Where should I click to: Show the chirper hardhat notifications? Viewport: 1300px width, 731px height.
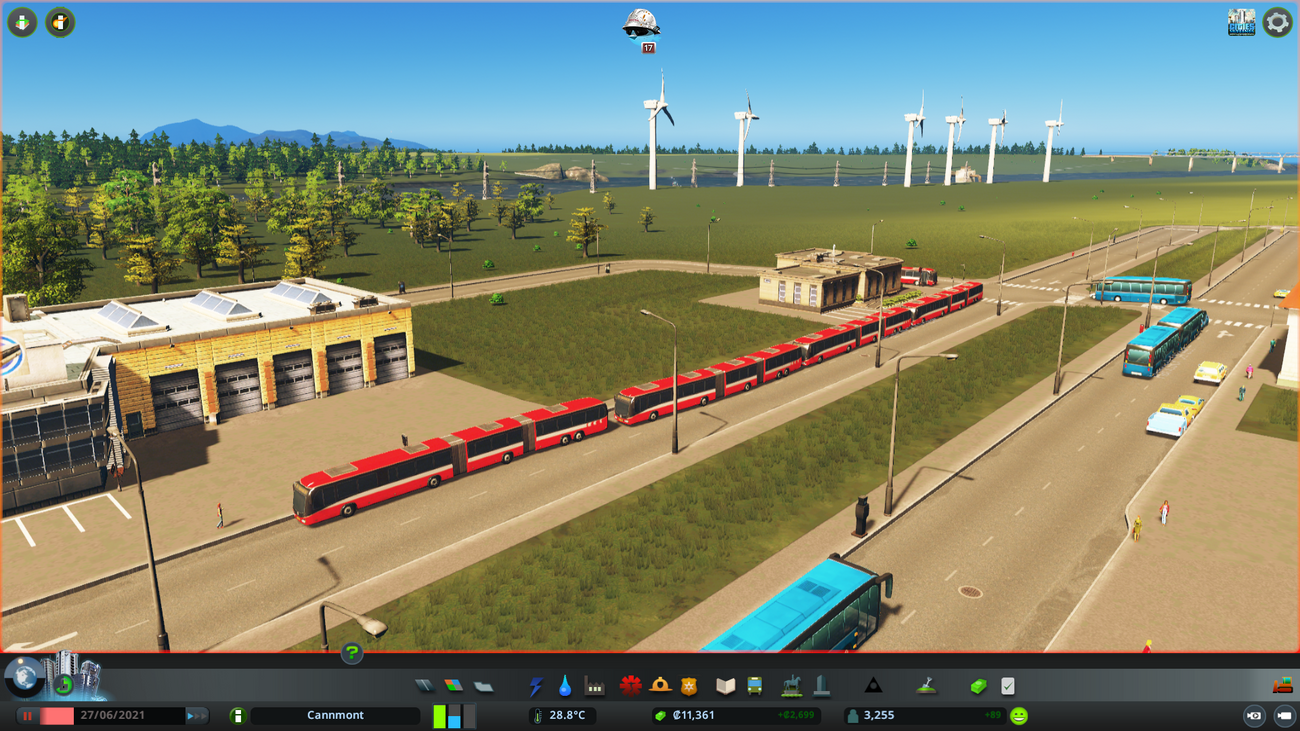pyautogui.click(x=641, y=24)
